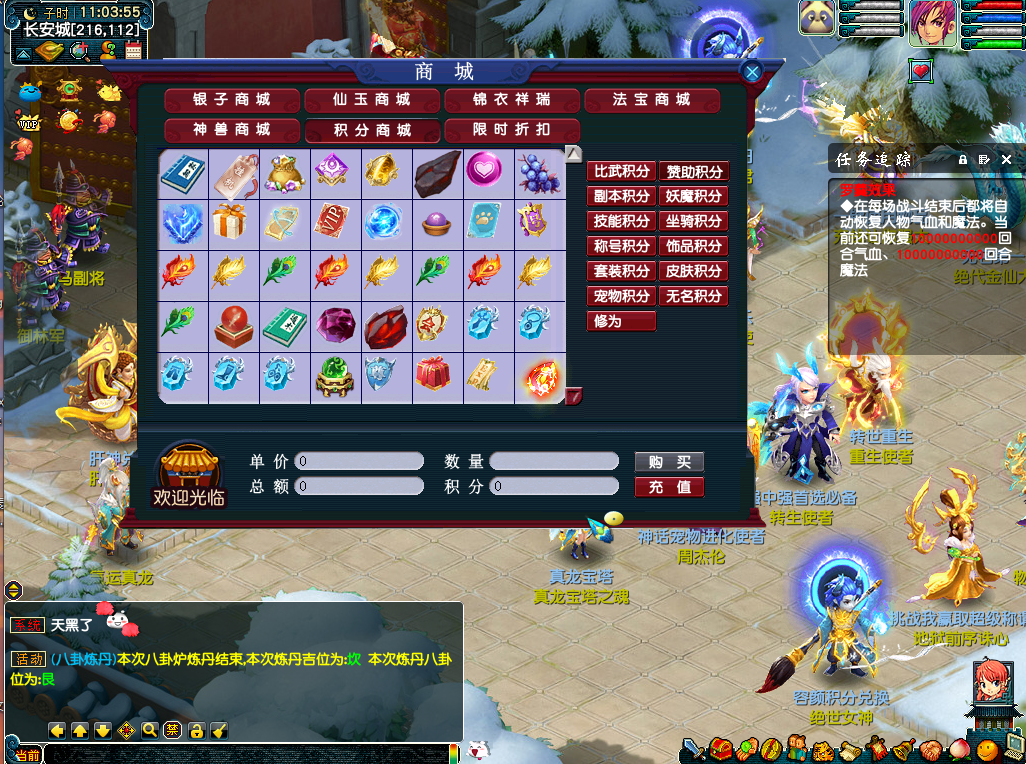This screenshot has width=1026, height=764.
Task: Open the 神兽商城 tab
Action: [x=232, y=130]
